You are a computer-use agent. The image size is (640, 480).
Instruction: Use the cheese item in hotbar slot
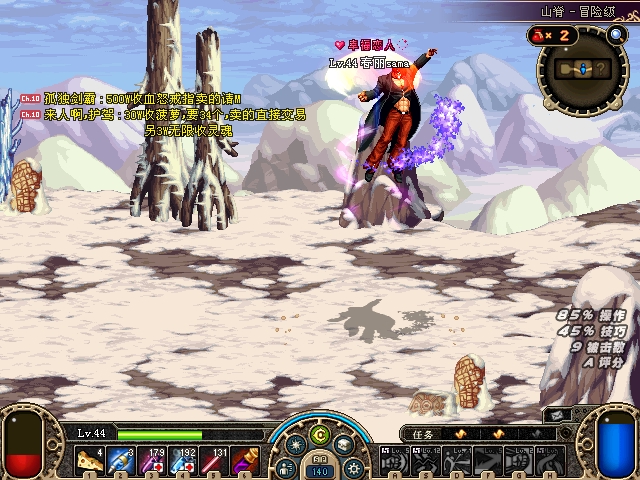[89, 460]
